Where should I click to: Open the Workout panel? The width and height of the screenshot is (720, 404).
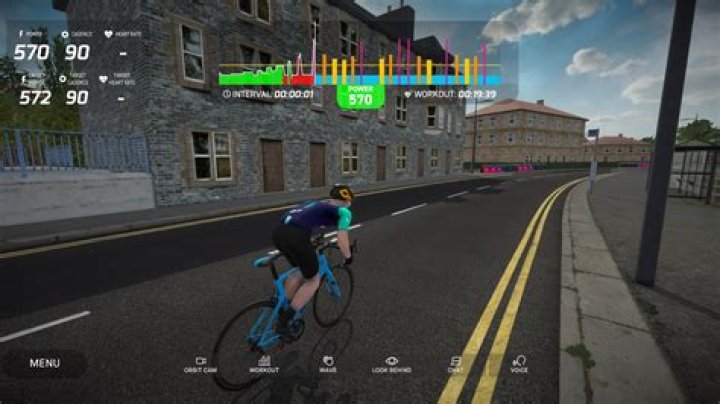tap(265, 363)
